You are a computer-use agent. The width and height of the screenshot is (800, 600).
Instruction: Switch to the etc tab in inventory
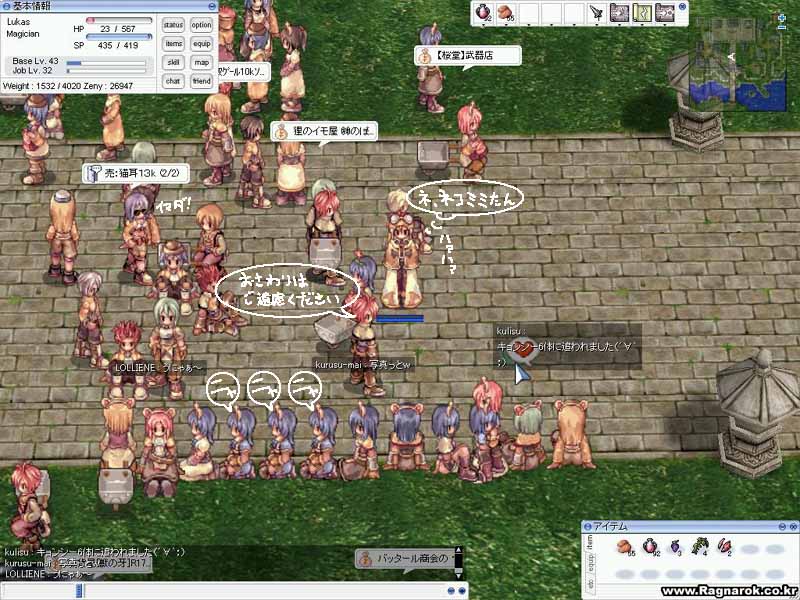point(589,581)
